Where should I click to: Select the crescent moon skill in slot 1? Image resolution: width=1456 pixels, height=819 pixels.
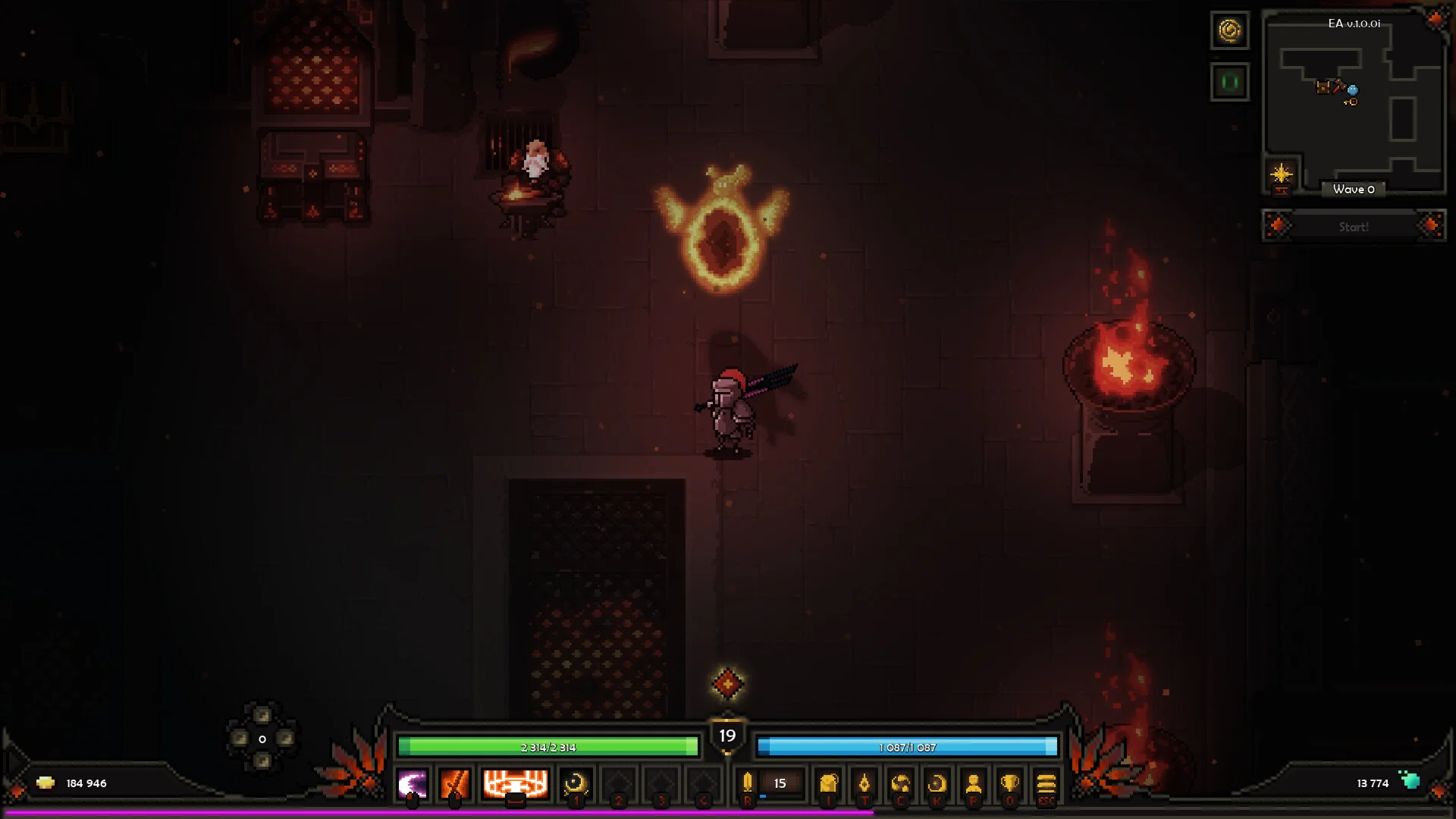(x=576, y=784)
